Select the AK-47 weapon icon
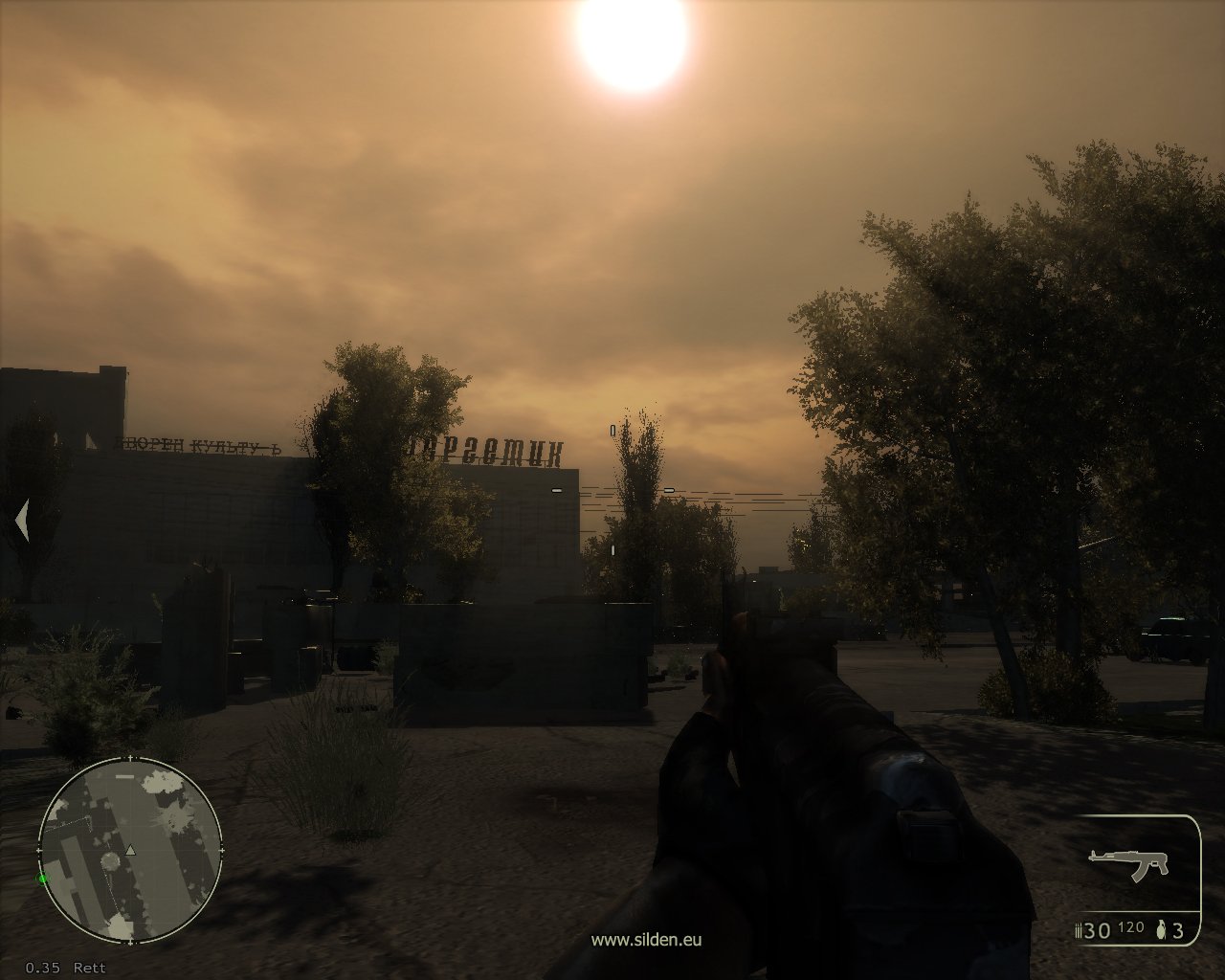1225x980 pixels. (x=1128, y=863)
